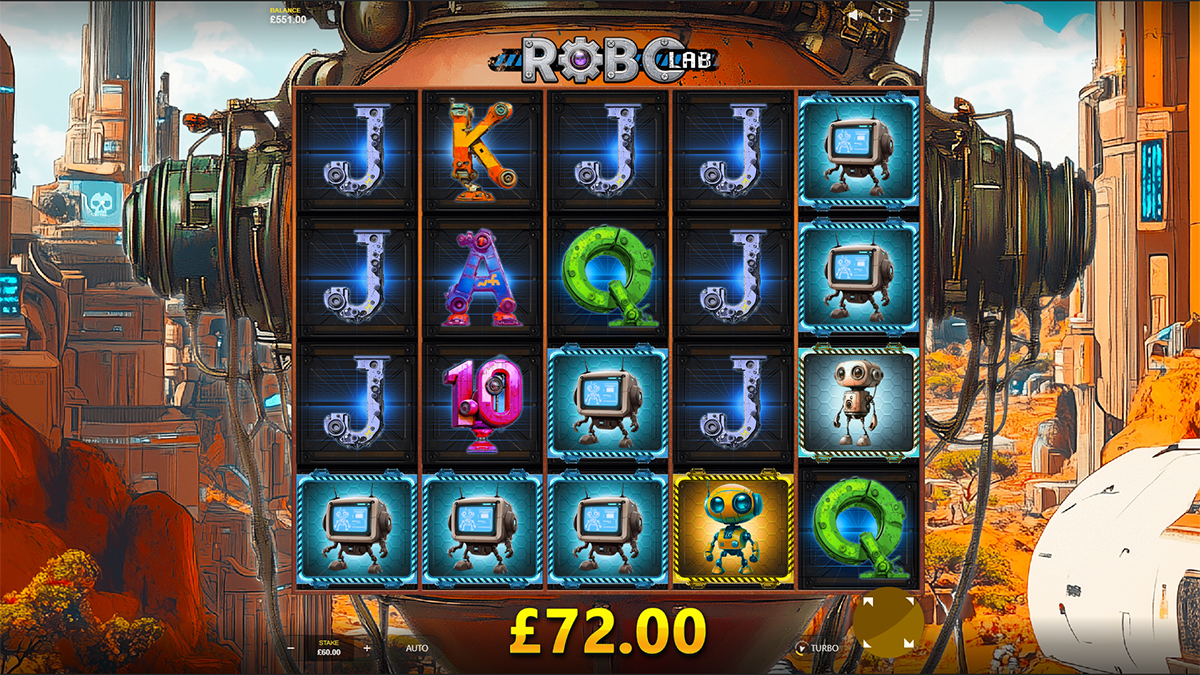Open the £60.00 stake selector
This screenshot has height=675, width=1200.
tap(328, 648)
